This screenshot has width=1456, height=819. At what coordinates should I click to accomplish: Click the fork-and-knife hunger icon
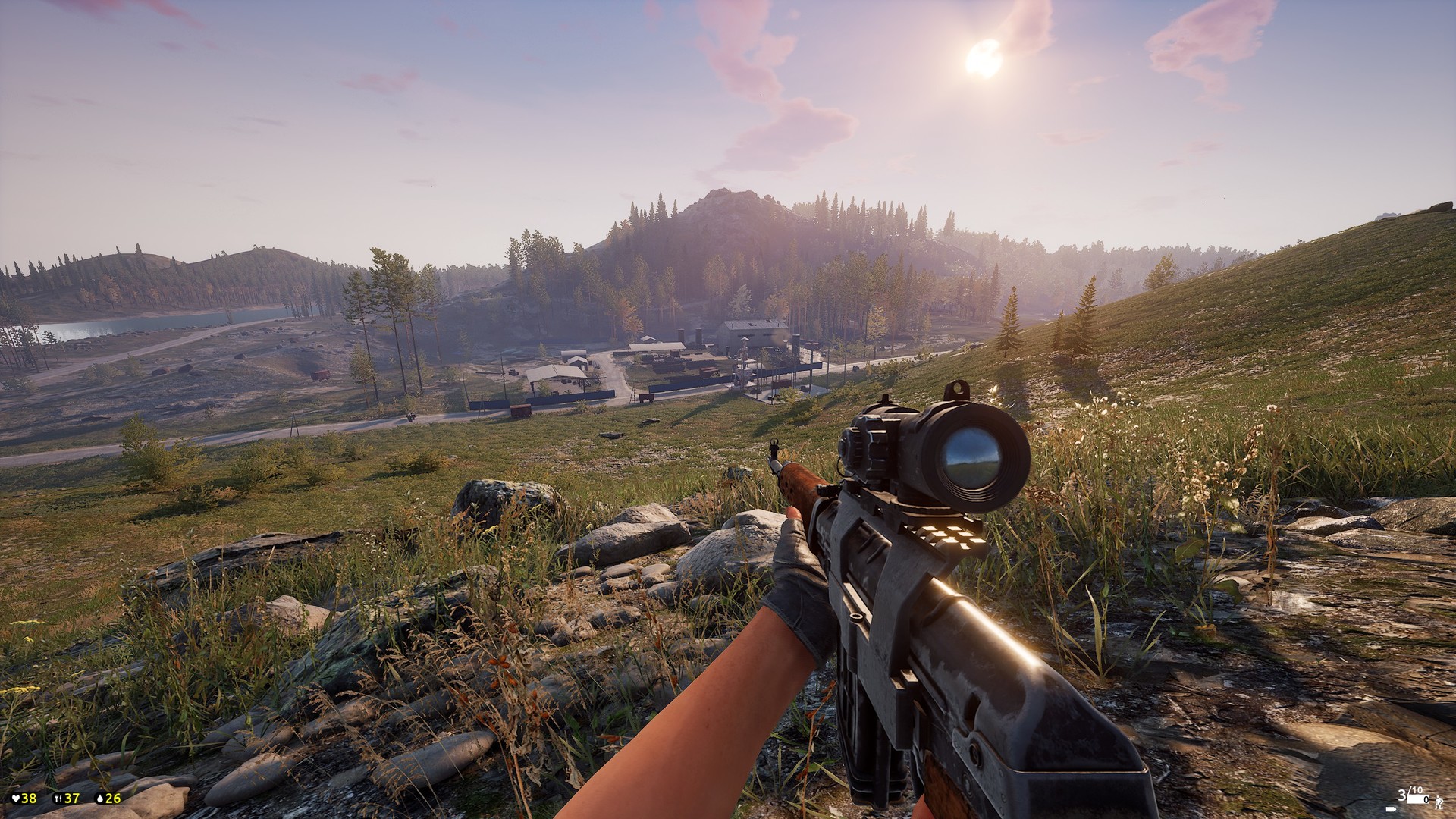58,798
